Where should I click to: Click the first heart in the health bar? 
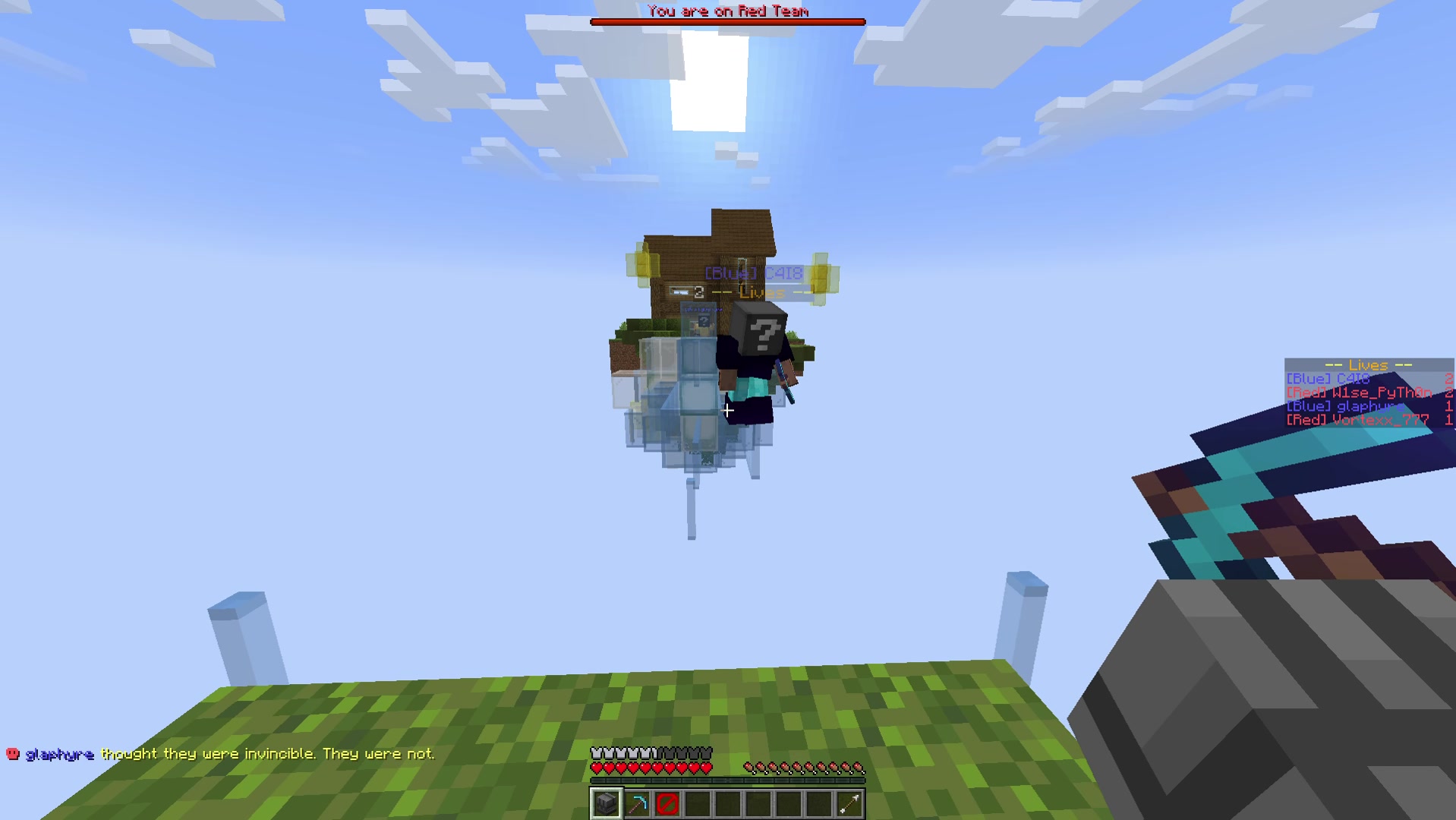(597, 767)
